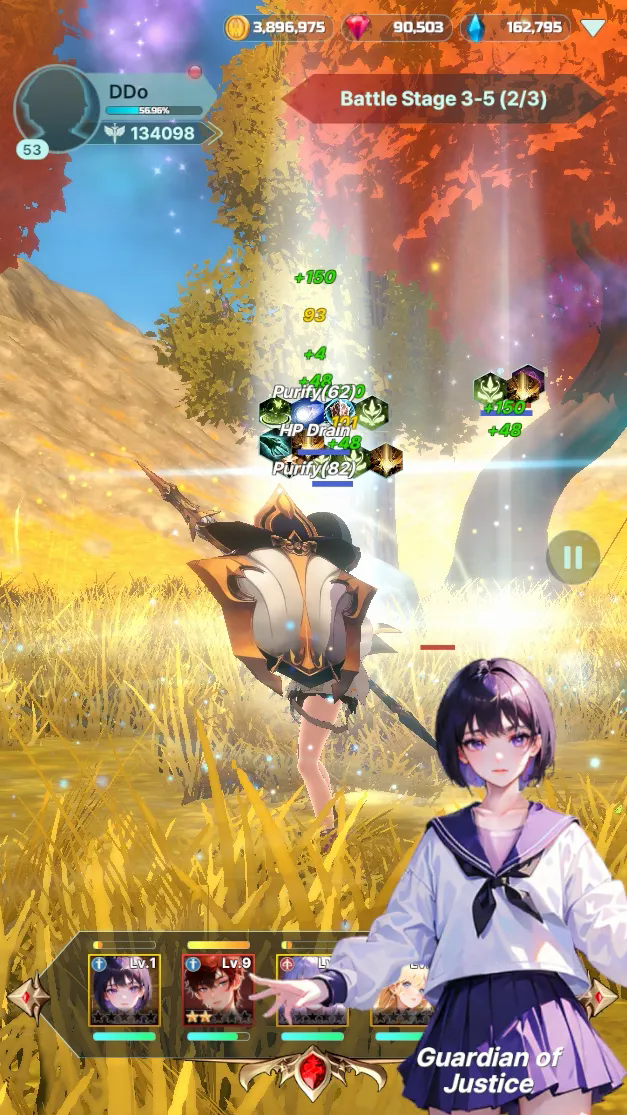Click the red ruby currency icon

[355, 27]
